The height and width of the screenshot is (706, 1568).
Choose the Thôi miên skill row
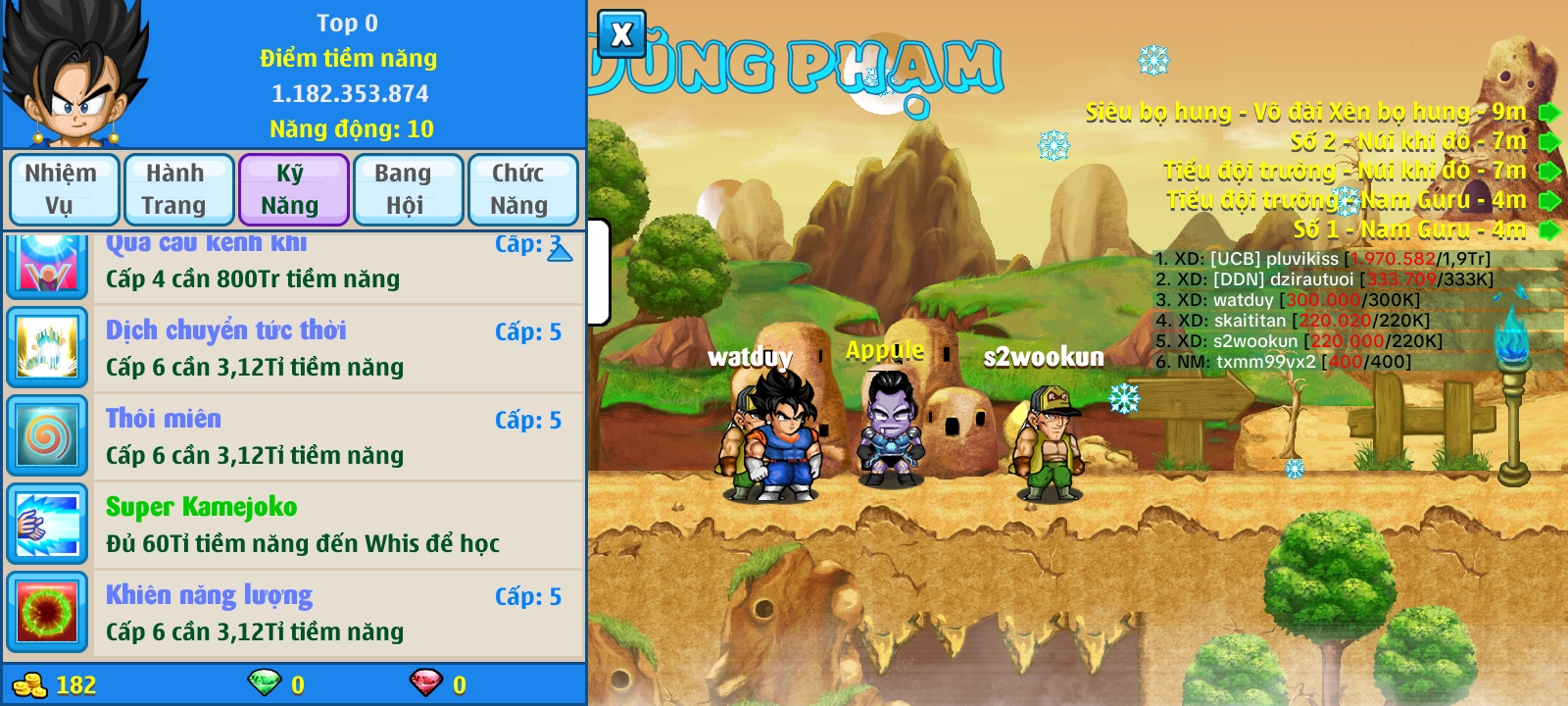tap(333, 436)
